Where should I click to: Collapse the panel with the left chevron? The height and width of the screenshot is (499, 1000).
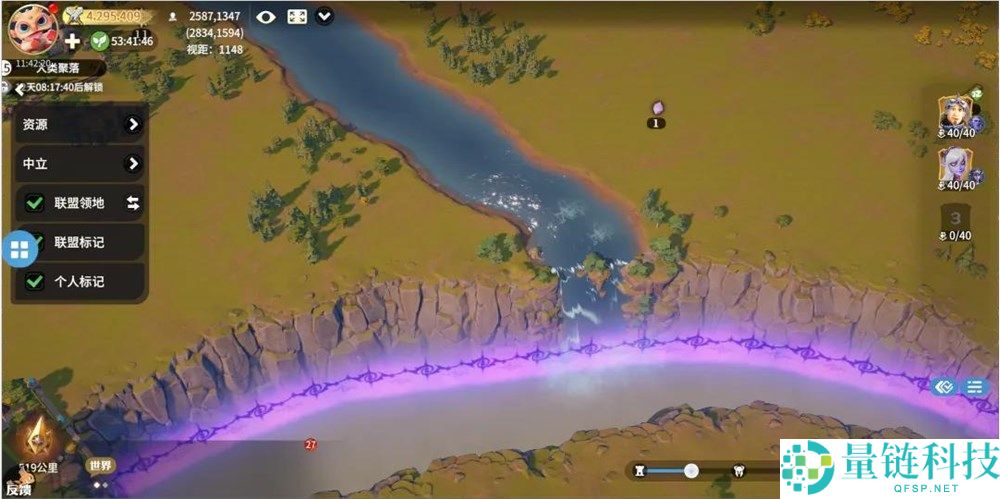pyautogui.click(x=19, y=88)
